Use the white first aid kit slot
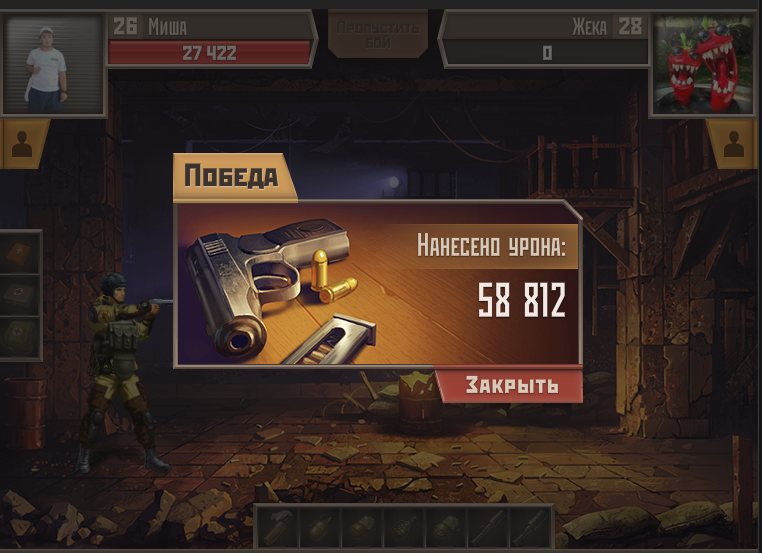 pyautogui.click(x=21, y=295)
